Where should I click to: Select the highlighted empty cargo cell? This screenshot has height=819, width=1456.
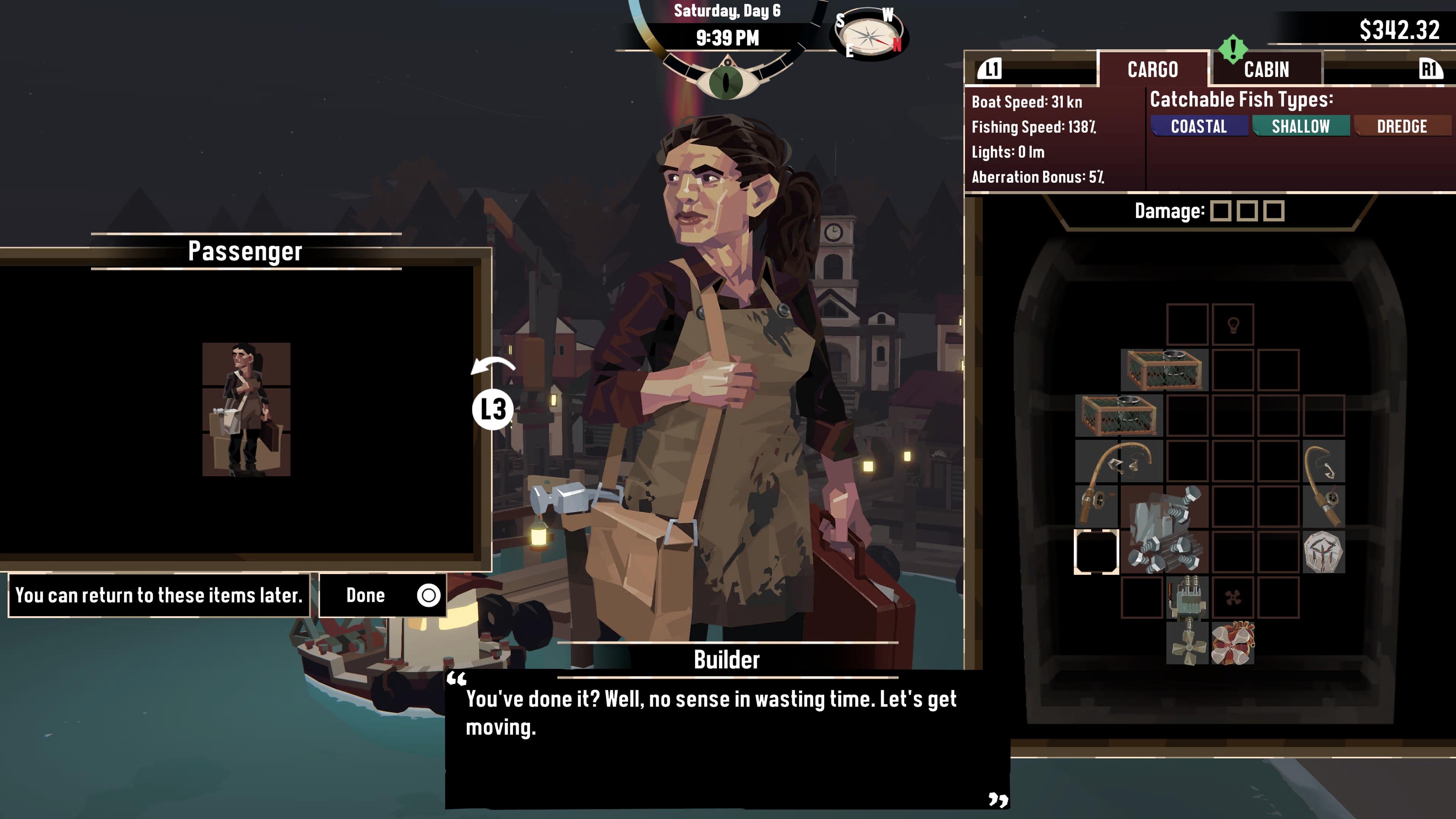tap(1096, 552)
